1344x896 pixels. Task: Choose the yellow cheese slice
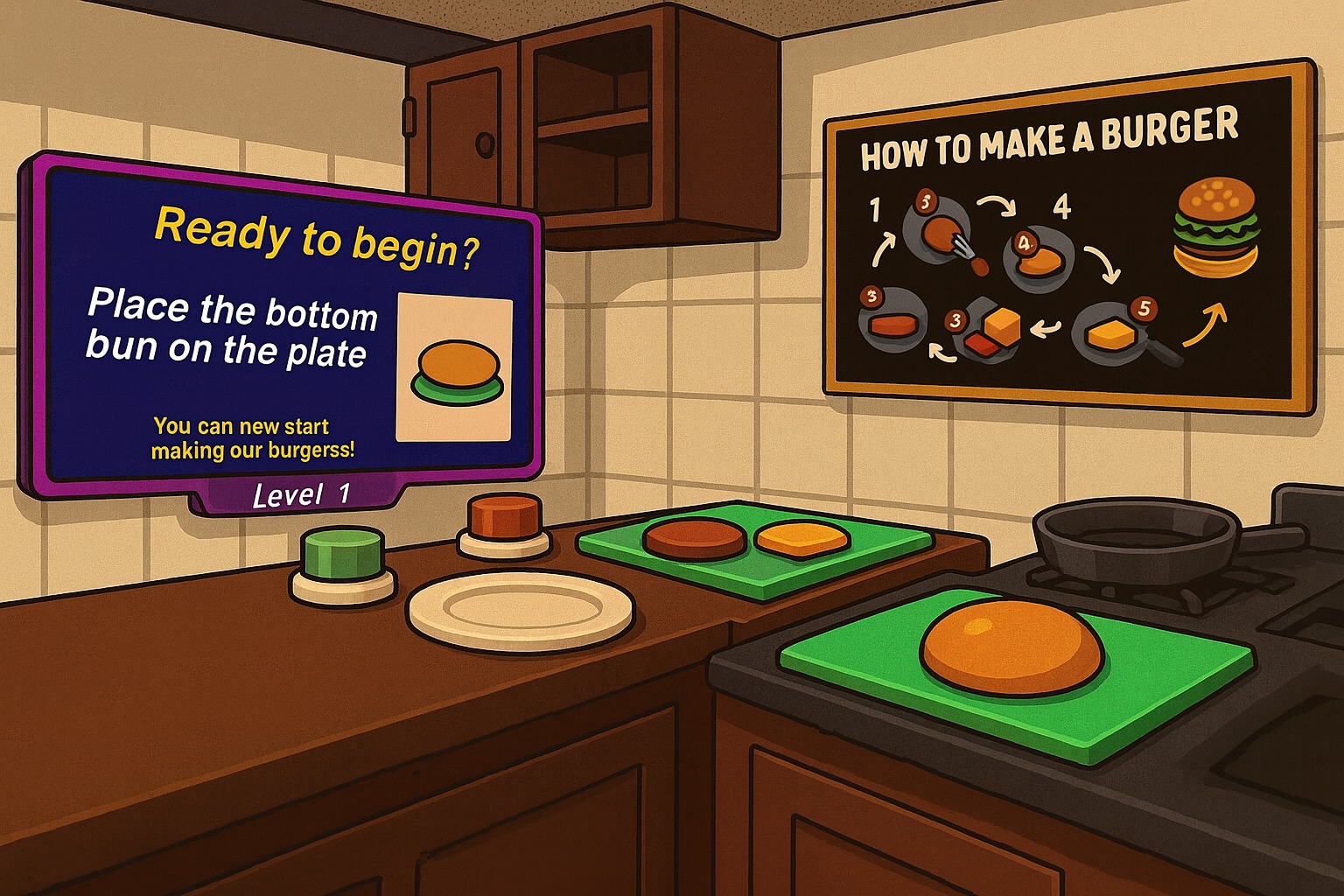(x=801, y=537)
